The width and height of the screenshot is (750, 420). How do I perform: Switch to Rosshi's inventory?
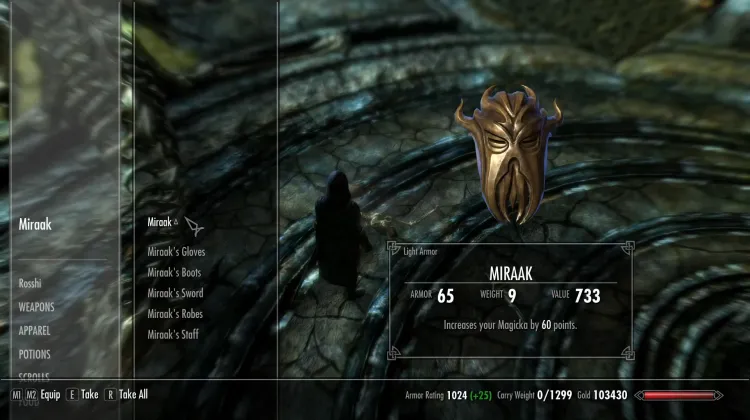(x=30, y=284)
